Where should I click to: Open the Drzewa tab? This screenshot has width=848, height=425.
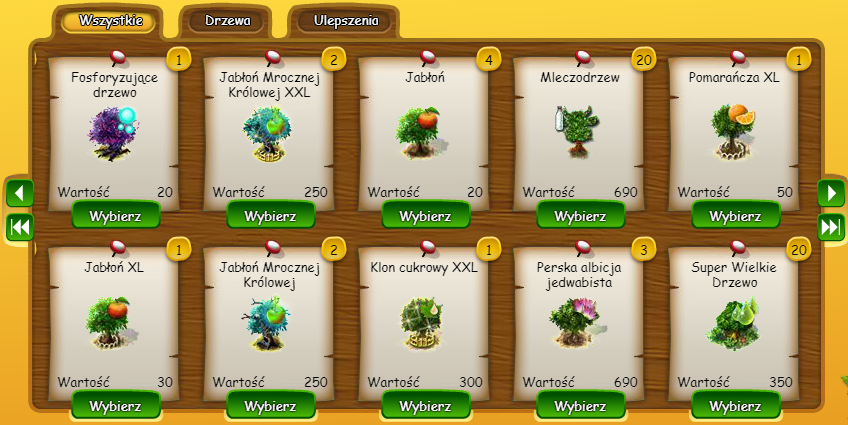pos(227,21)
